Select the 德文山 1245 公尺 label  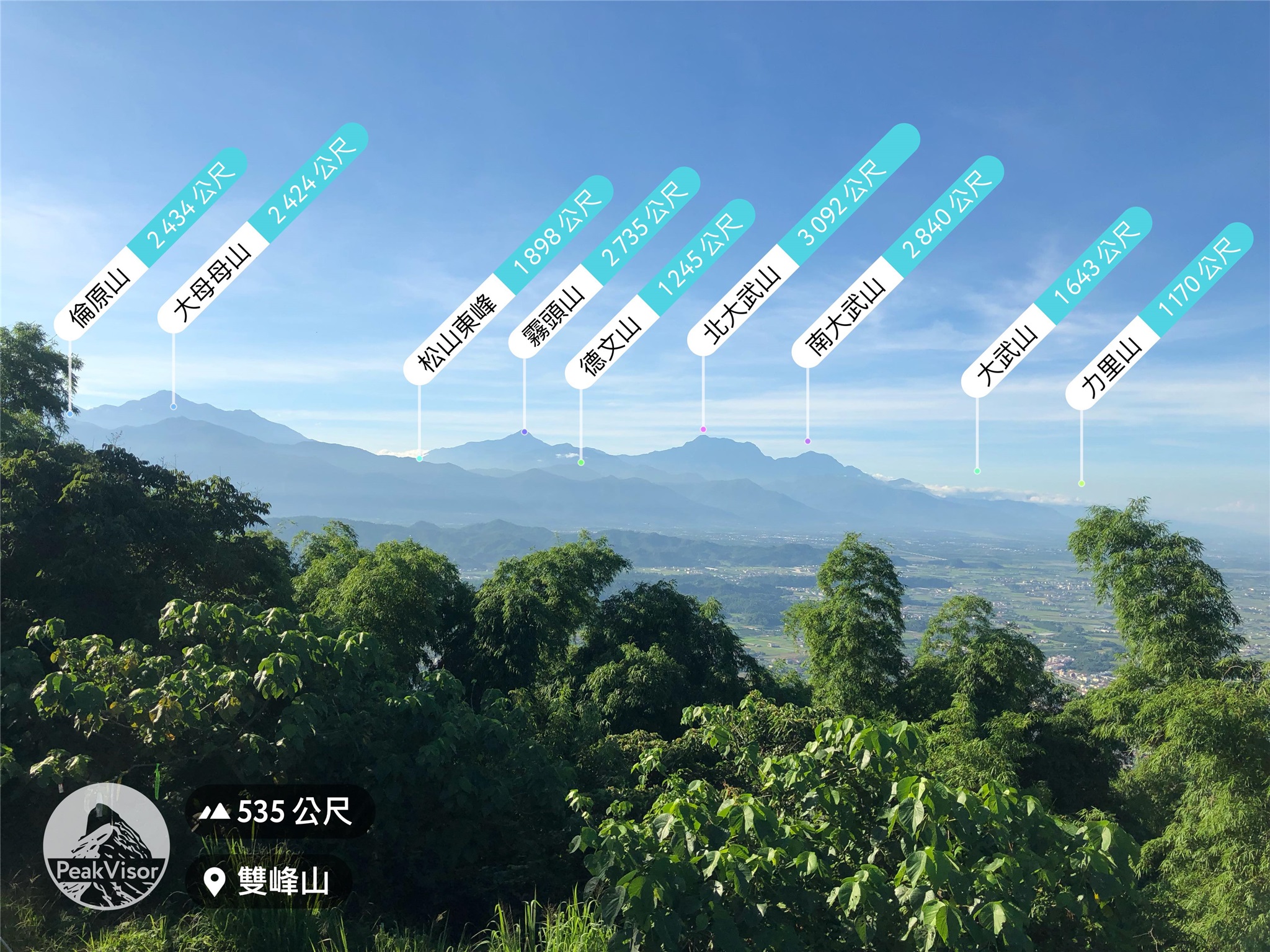click(660, 294)
